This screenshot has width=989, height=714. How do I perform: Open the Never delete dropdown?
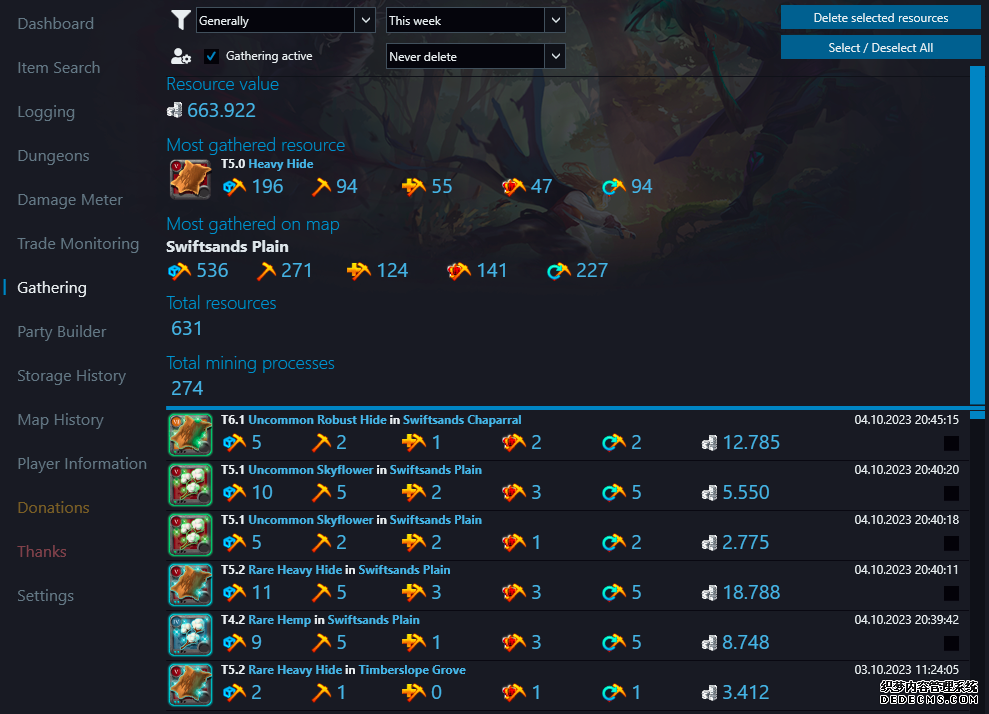point(475,57)
